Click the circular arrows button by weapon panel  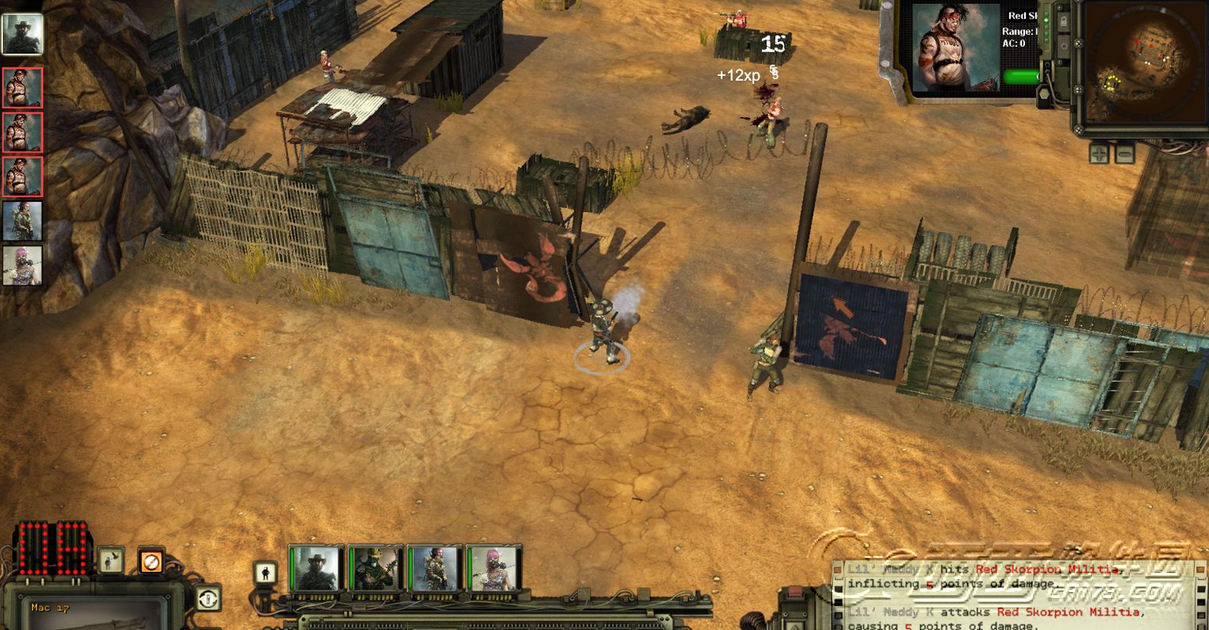(208, 598)
